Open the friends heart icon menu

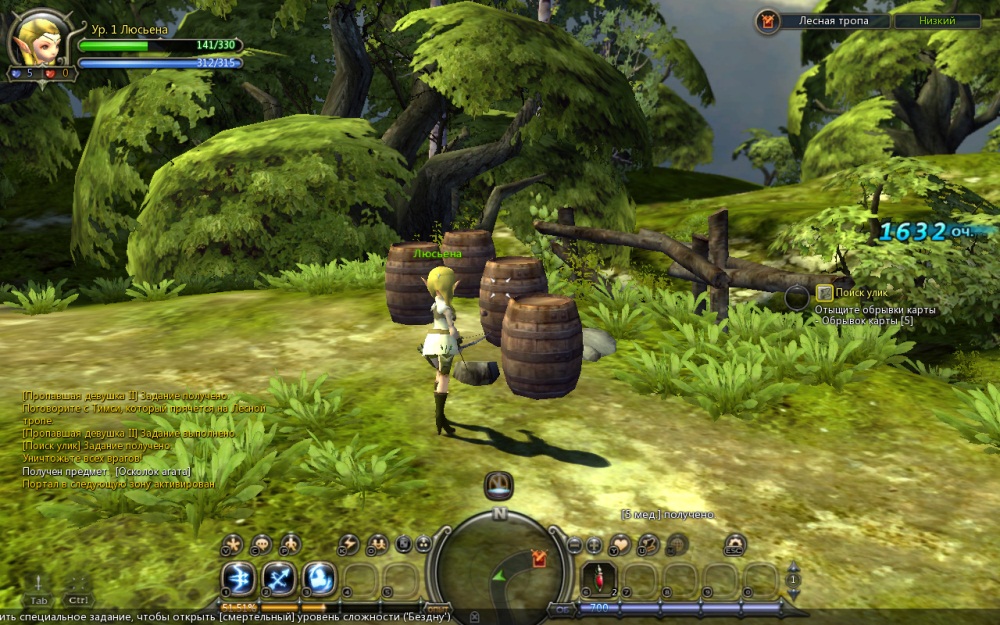621,544
